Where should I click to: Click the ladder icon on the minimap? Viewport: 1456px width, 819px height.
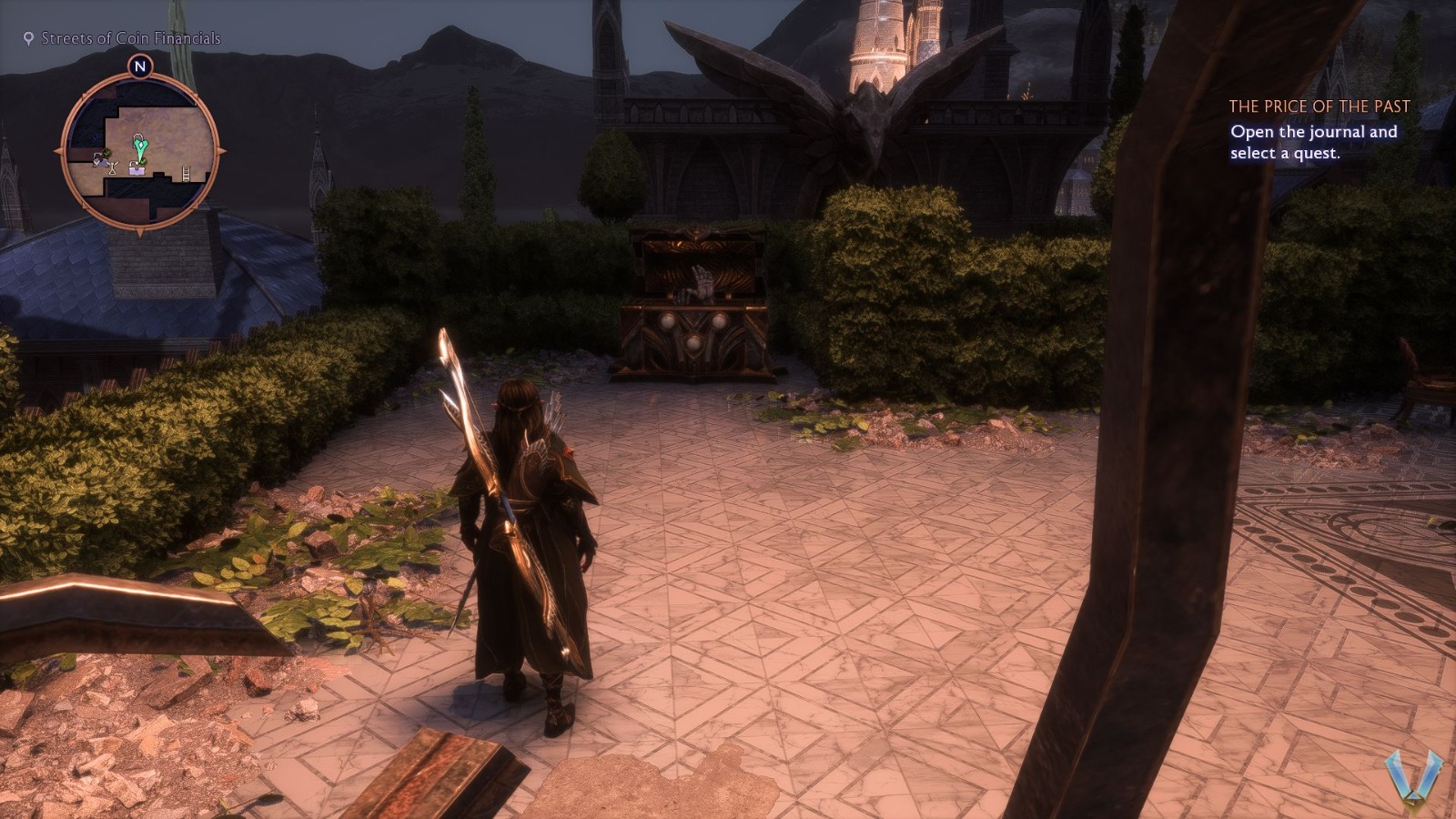click(186, 172)
